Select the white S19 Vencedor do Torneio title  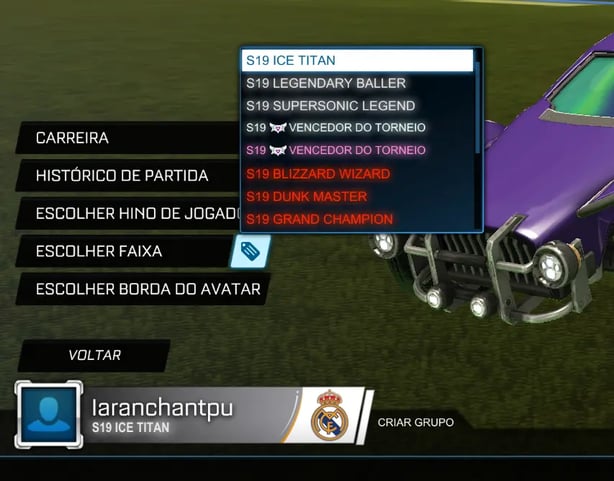click(x=357, y=128)
